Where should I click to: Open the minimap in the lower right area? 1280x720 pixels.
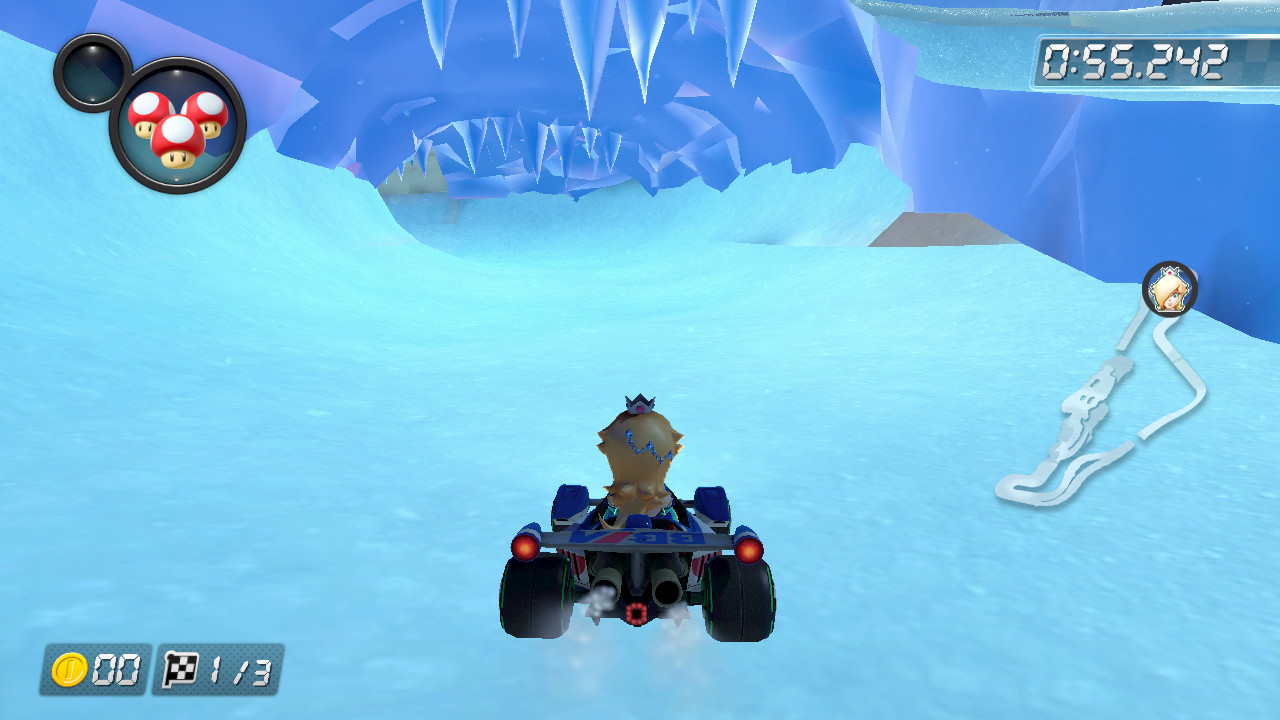tap(1100, 400)
